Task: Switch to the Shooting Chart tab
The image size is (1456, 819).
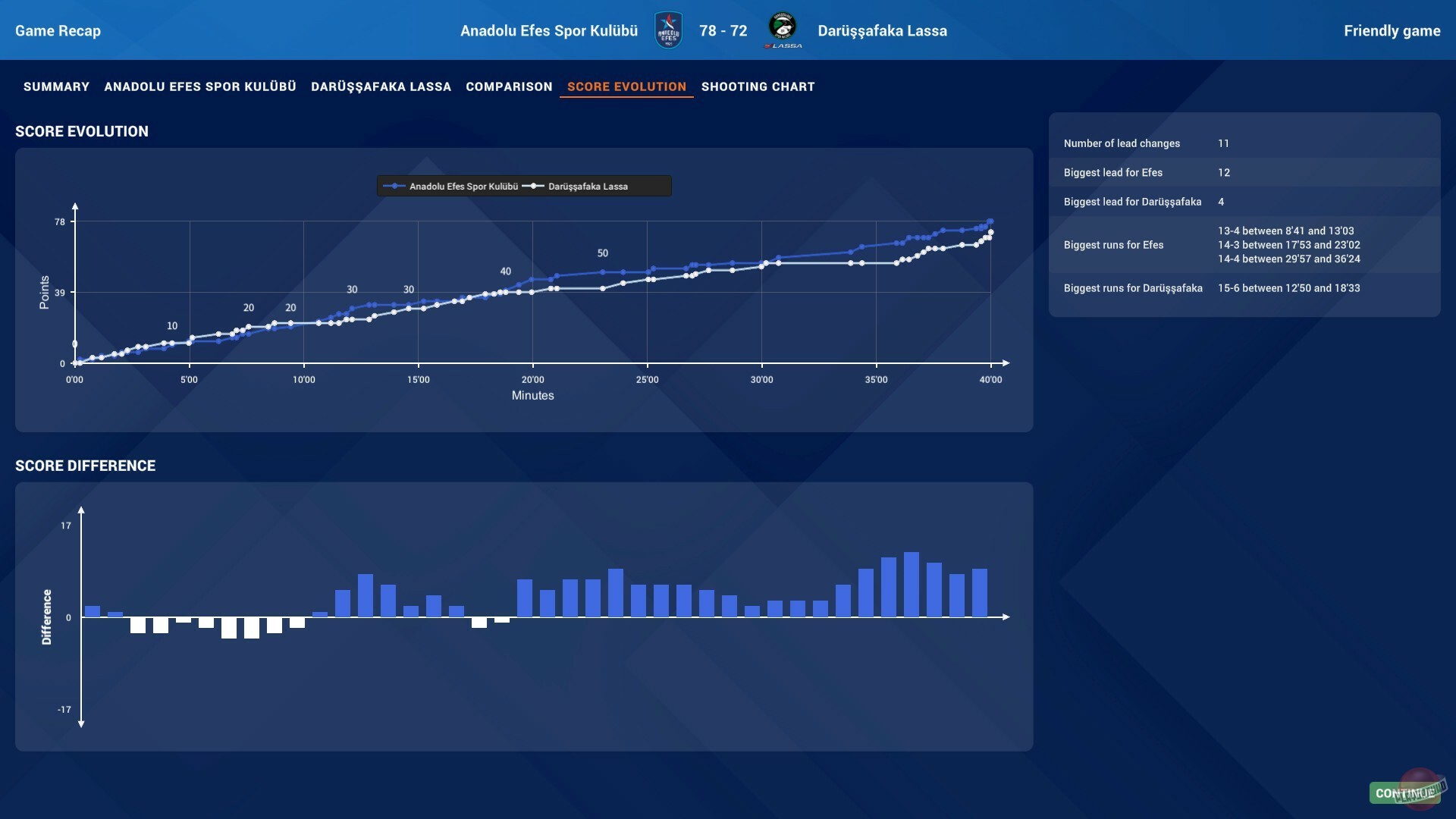Action: pyautogui.click(x=758, y=86)
